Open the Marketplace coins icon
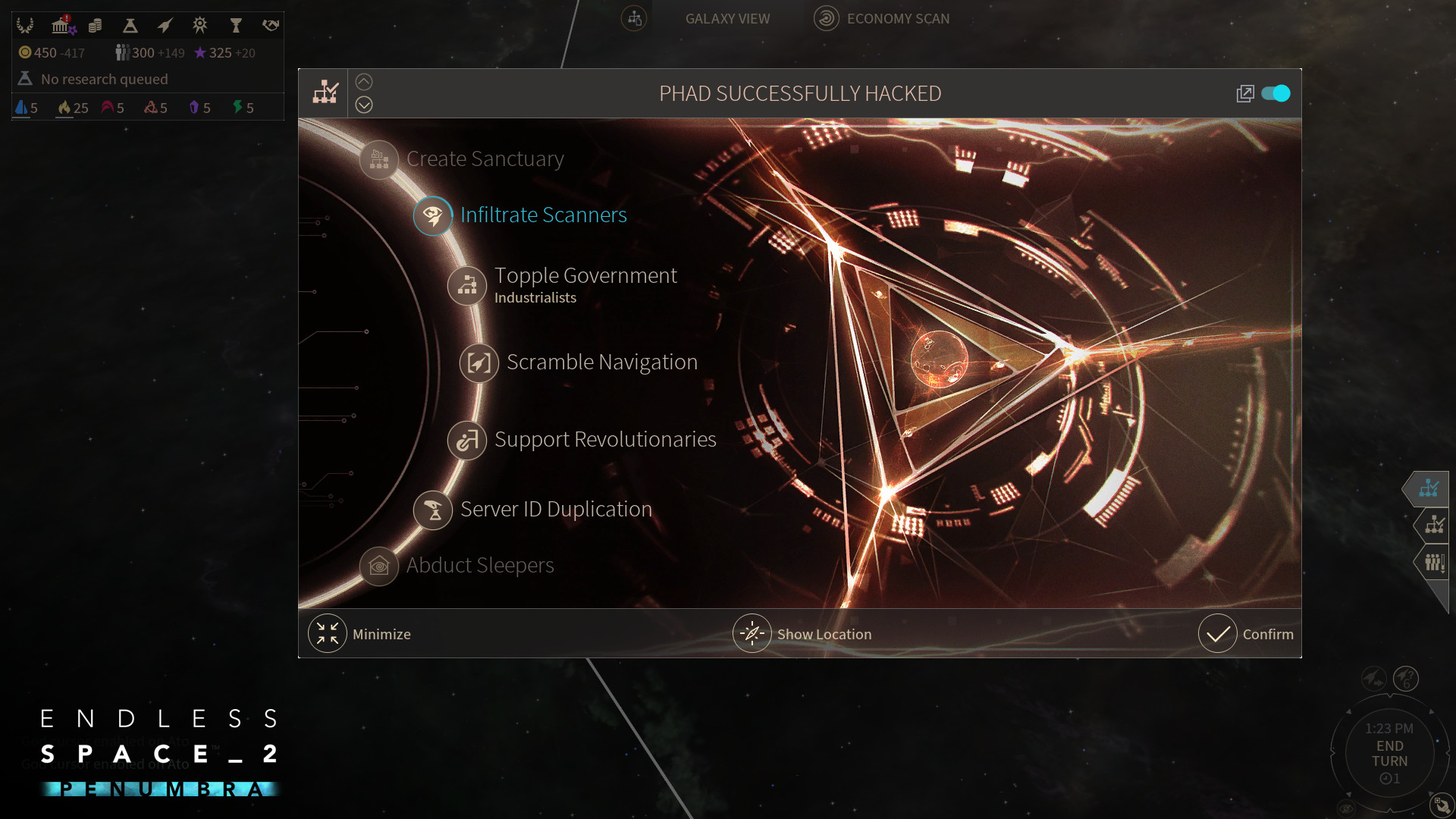Screen dimensions: 1456x819 (95, 25)
